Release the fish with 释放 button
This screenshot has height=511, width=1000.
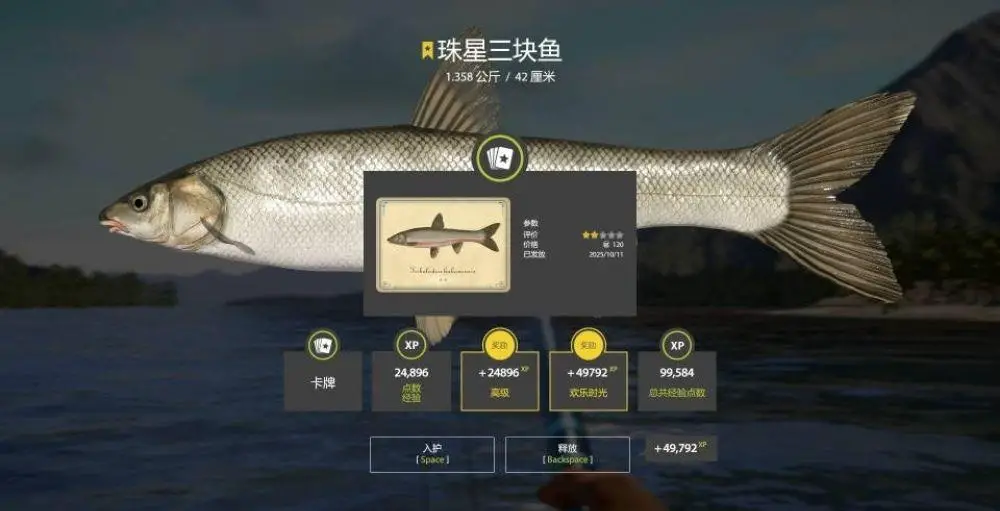tap(567, 454)
